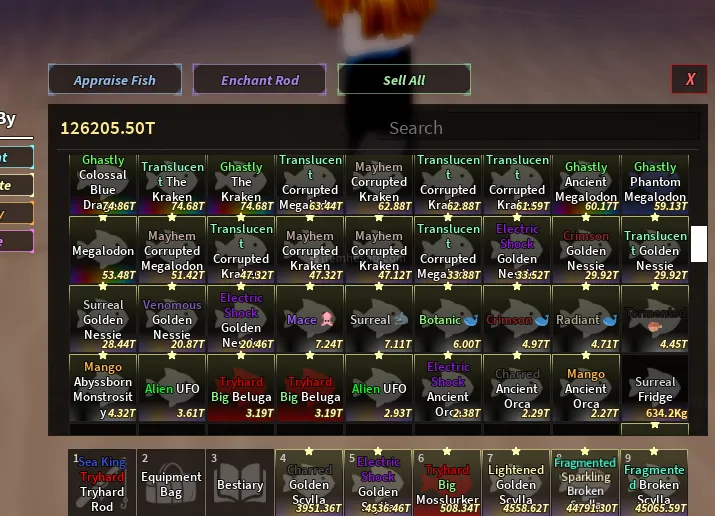Sell all fish with Sell All
Image resolution: width=715 pixels, height=516 pixels.
404,80
